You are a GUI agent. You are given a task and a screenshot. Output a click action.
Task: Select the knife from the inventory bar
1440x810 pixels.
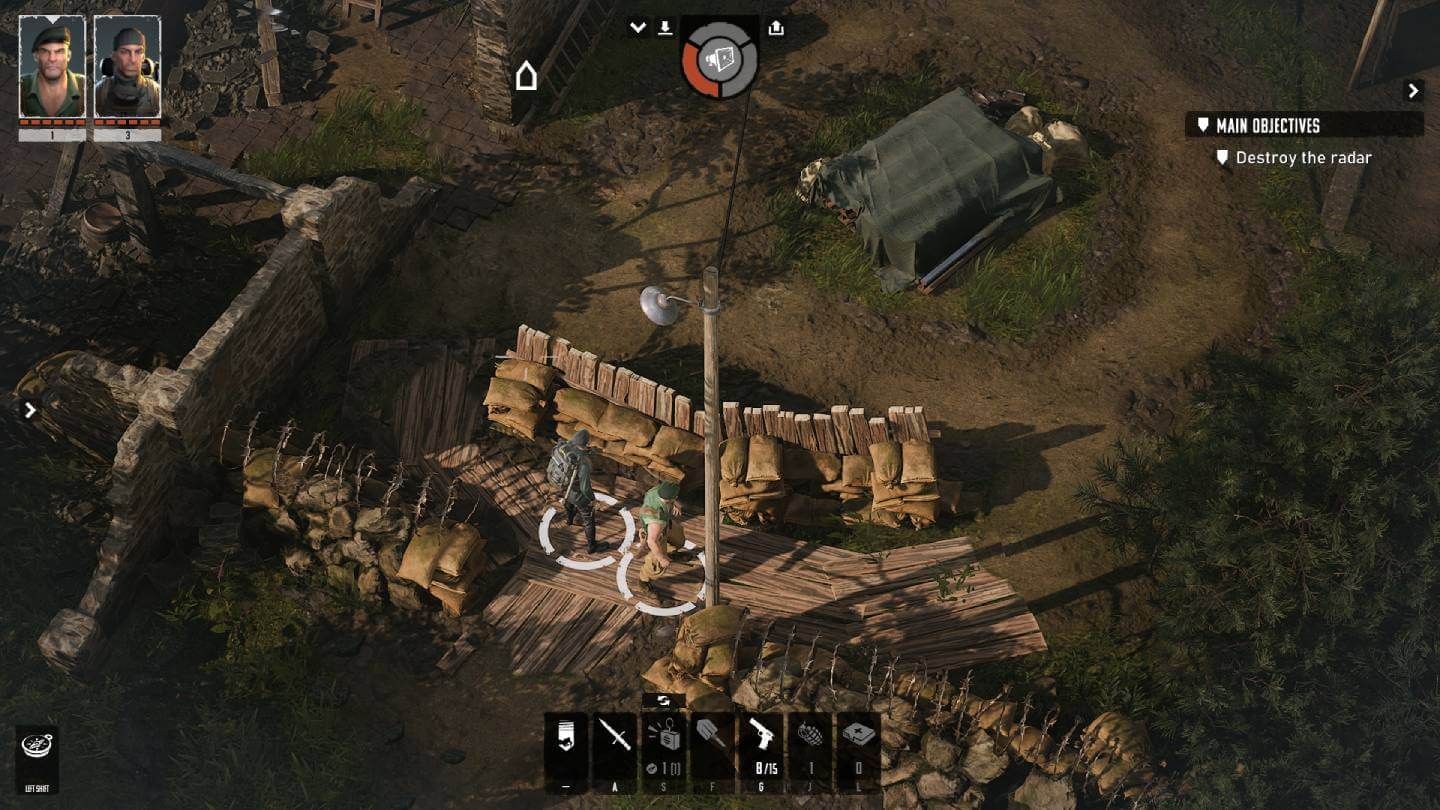click(614, 740)
